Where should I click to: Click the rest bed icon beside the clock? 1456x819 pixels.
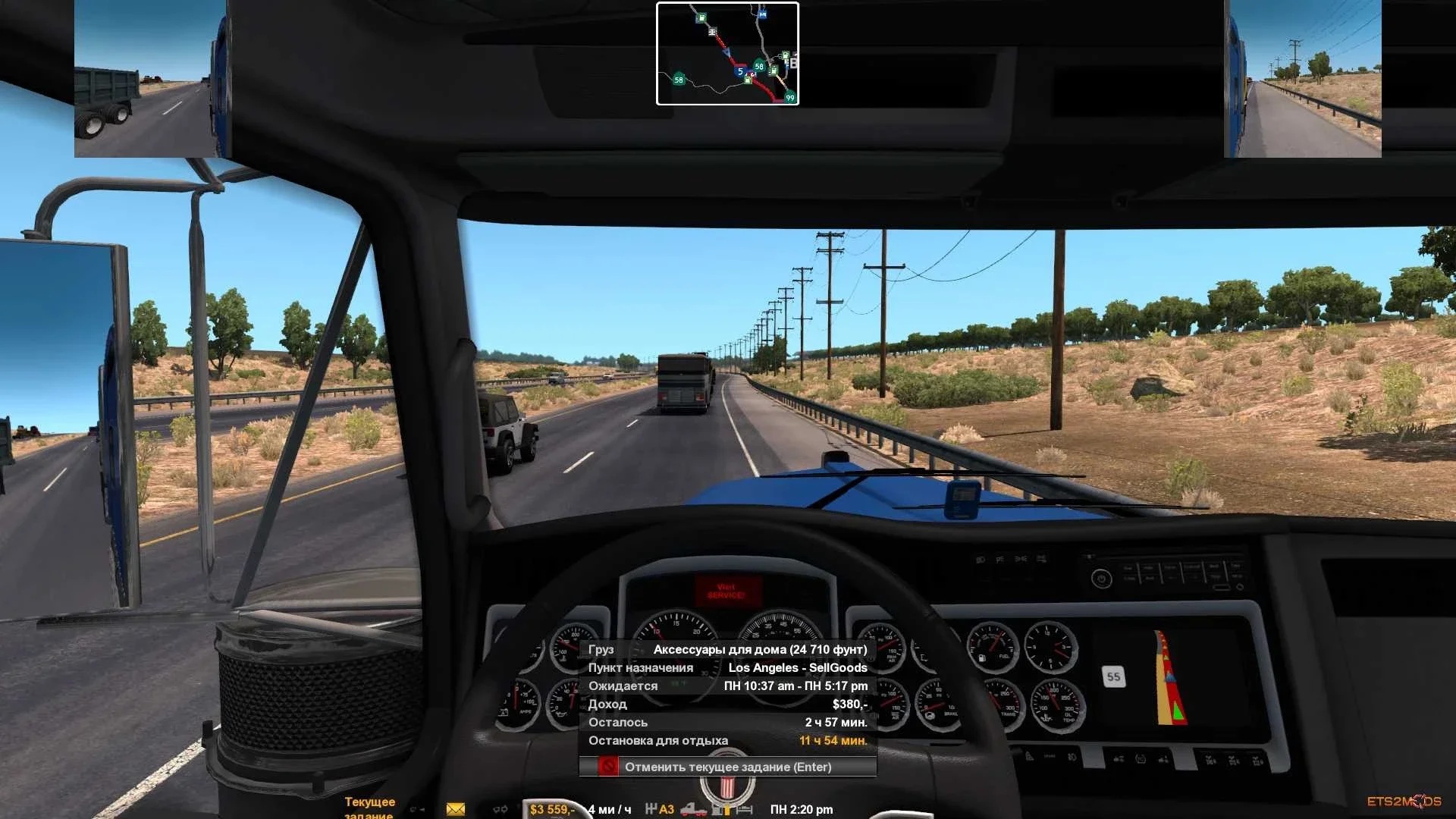point(744,809)
